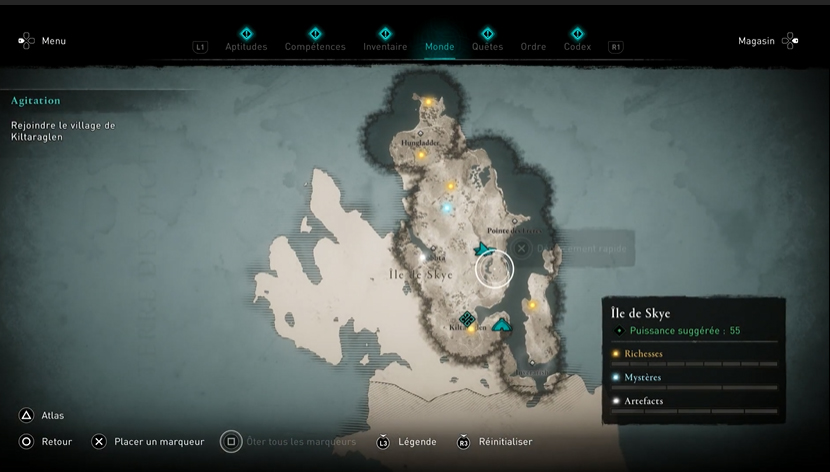Screen dimensions: 830x472
Task: Show the Codex tab
Action: click(577, 46)
